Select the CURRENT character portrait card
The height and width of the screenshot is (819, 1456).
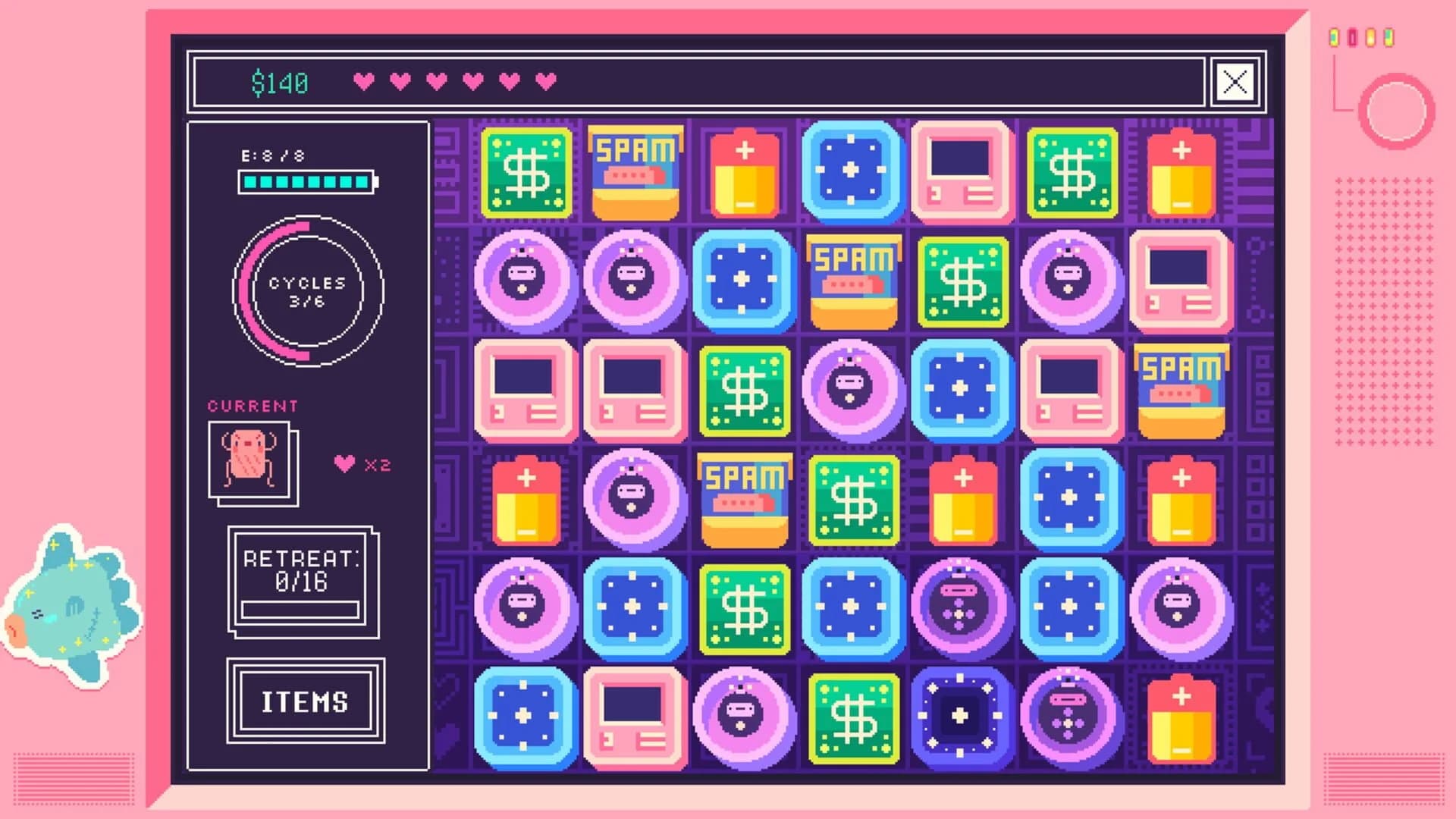[x=250, y=463]
